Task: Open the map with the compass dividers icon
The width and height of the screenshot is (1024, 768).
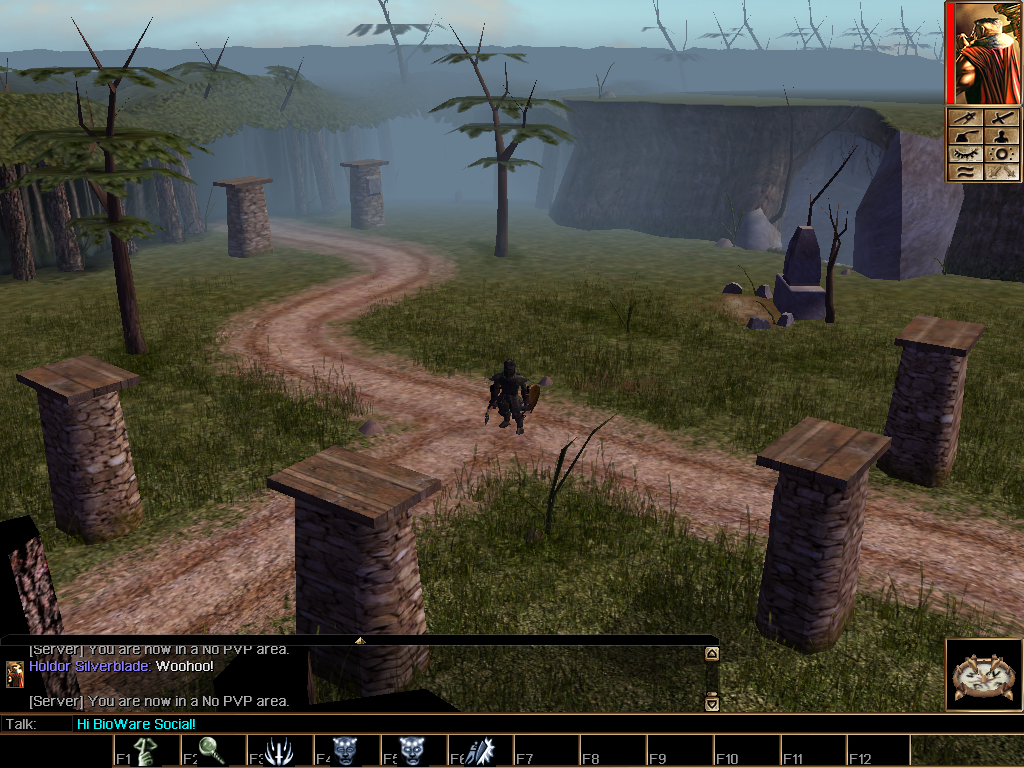Action: [x=964, y=118]
